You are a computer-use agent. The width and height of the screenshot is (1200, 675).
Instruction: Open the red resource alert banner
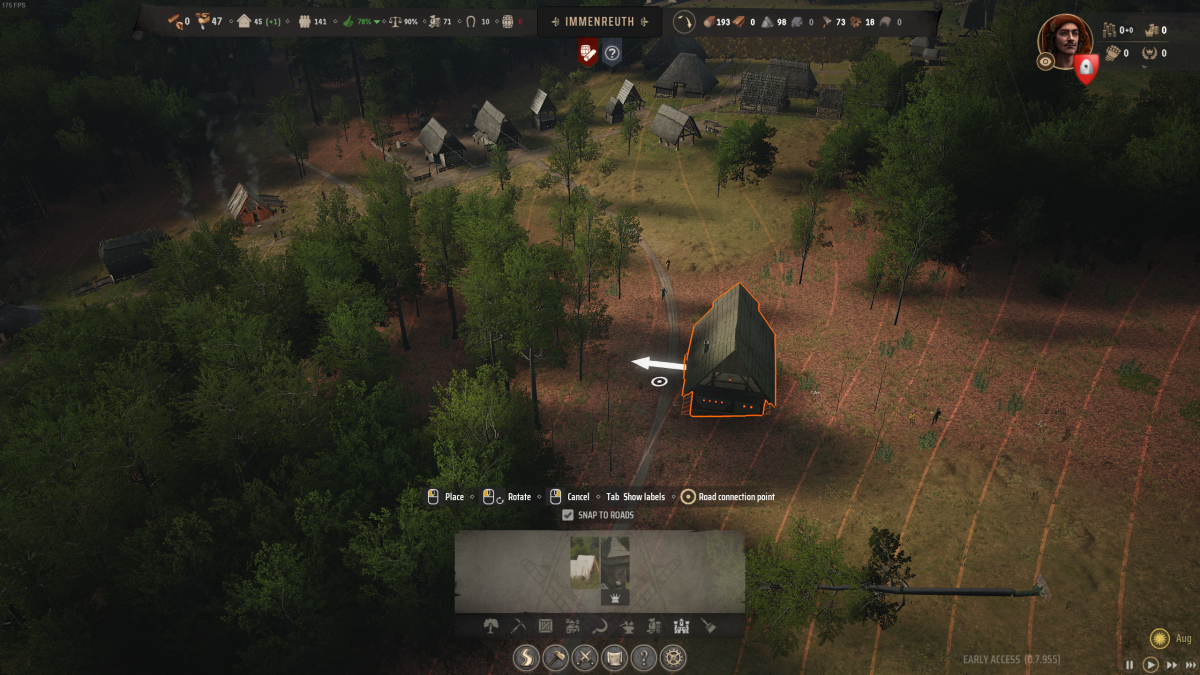[588, 53]
